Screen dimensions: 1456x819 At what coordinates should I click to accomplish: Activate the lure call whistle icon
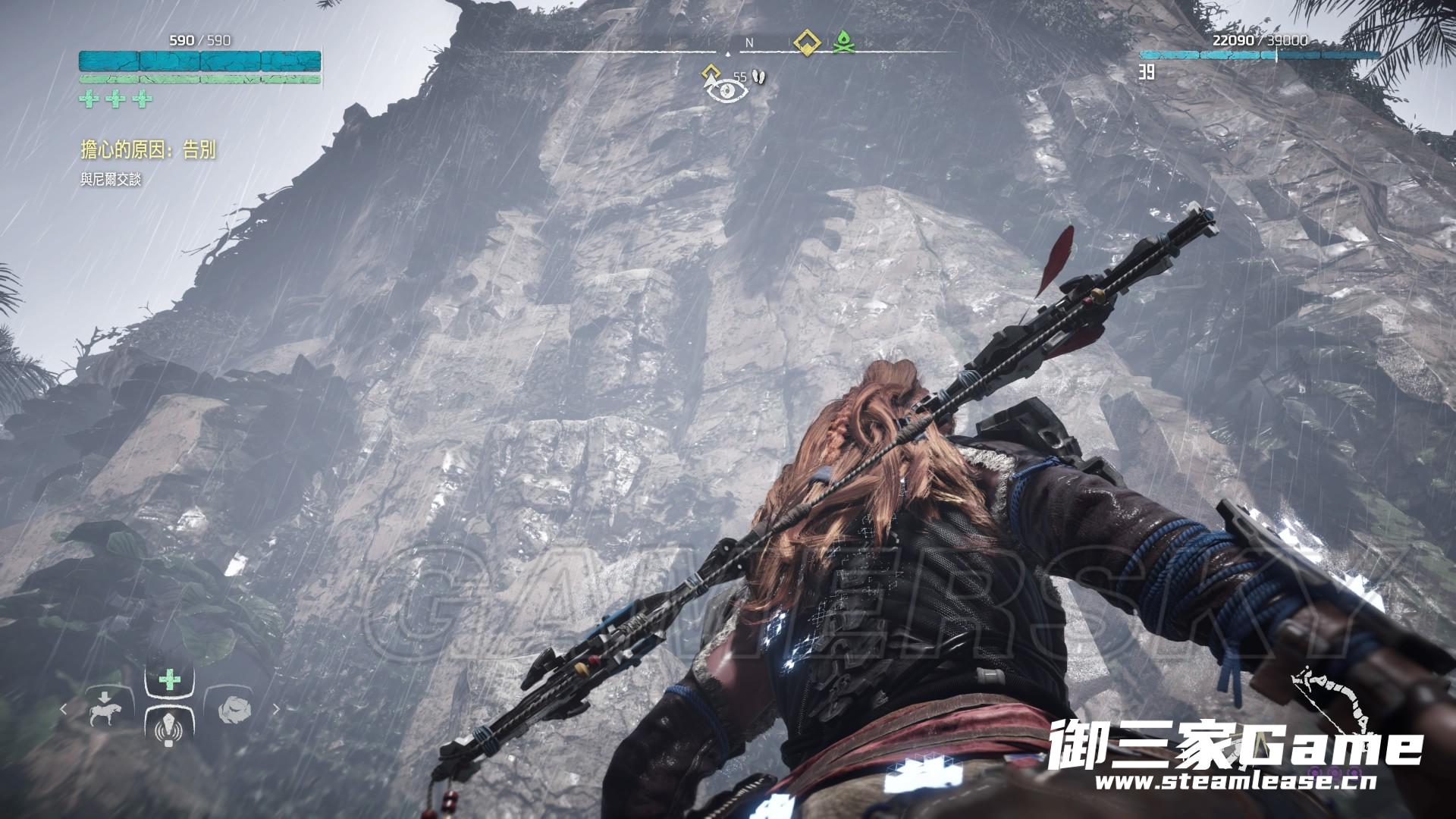(x=170, y=729)
